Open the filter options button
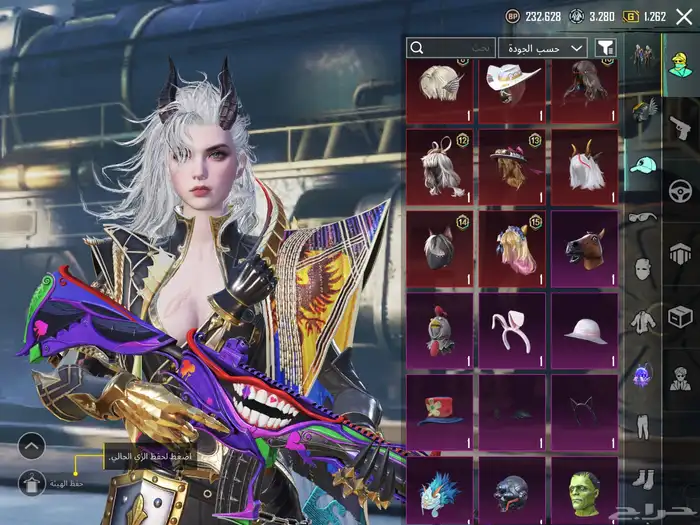 pos(605,47)
